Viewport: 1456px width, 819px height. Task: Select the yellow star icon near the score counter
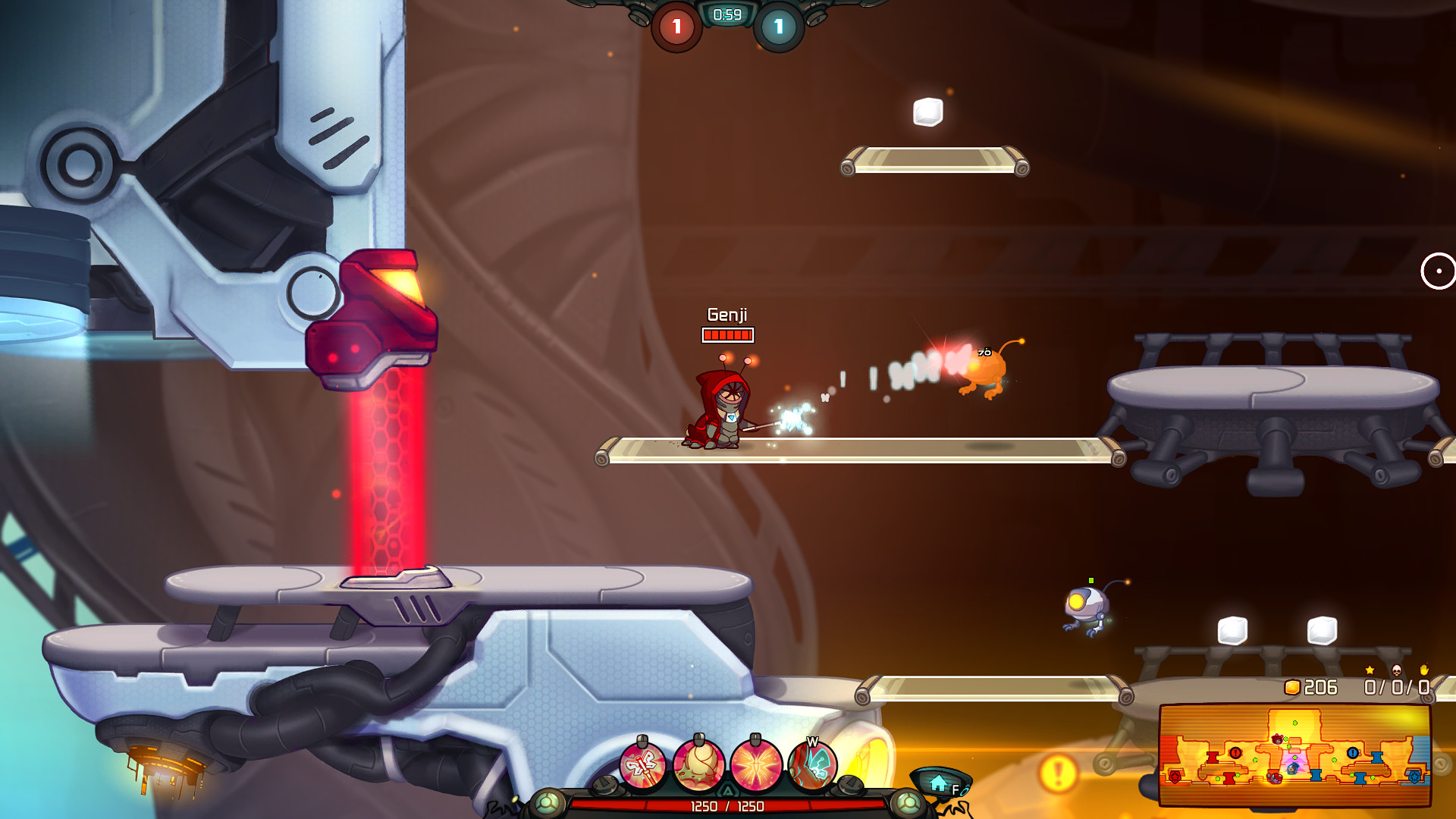click(x=1370, y=670)
